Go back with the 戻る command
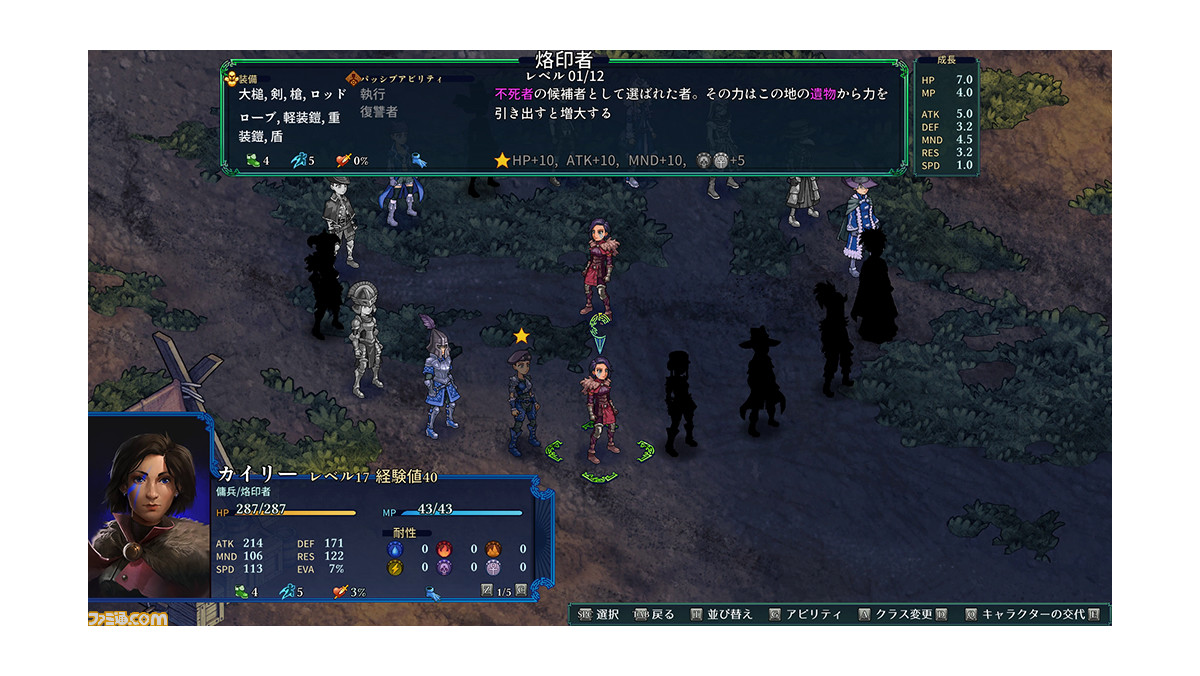Image resolution: width=1200 pixels, height=676 pixels. point(656,614)
